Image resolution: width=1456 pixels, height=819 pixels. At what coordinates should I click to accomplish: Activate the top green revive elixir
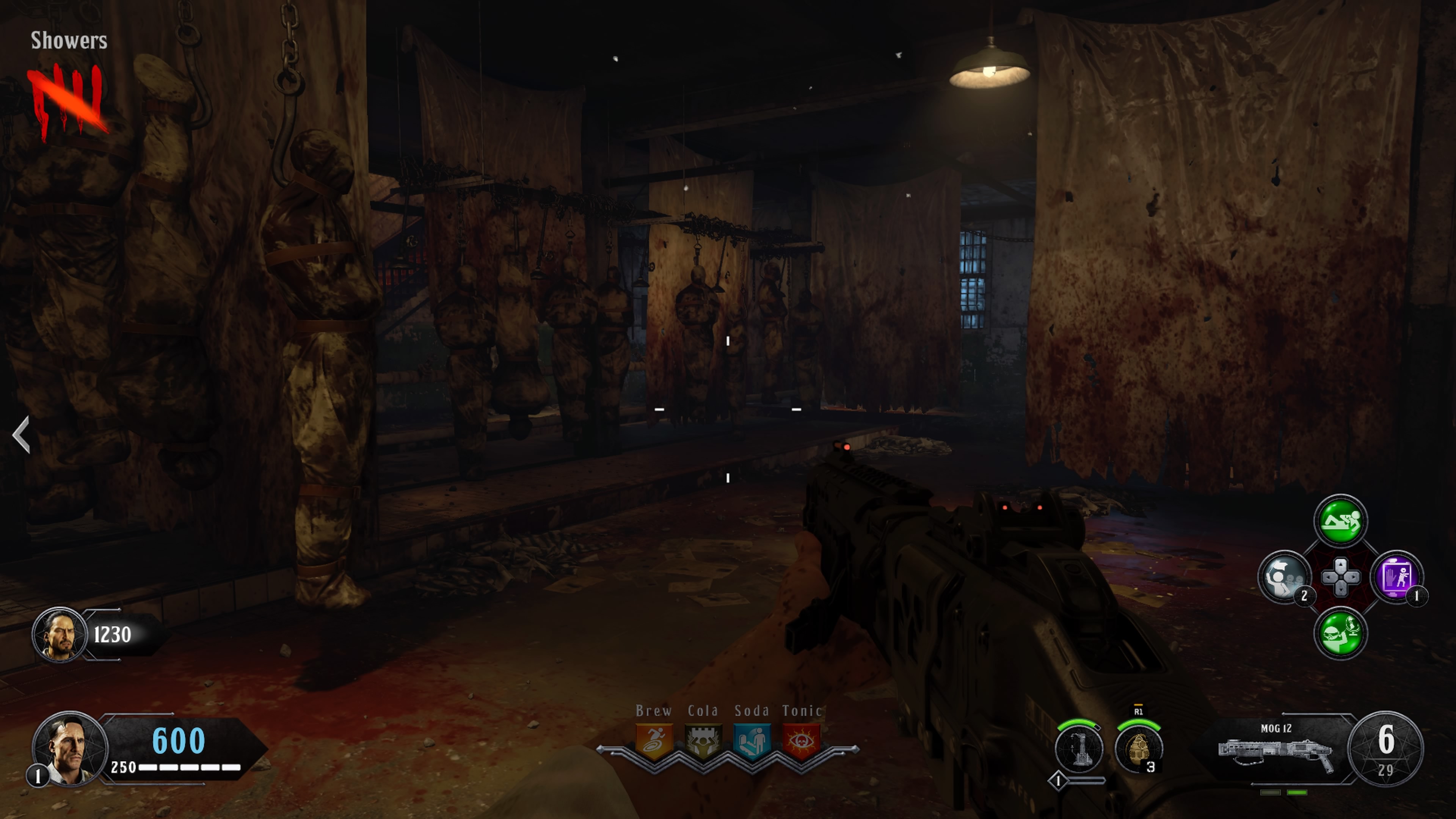(x=1340, y=521)
